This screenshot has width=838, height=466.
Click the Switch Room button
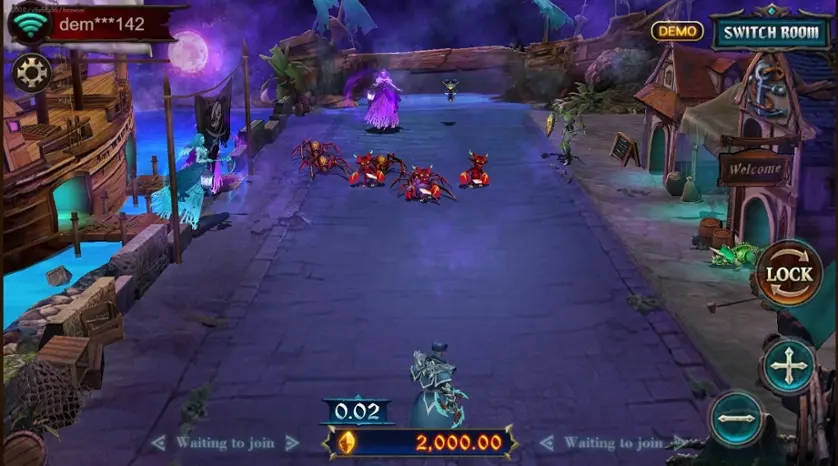coord(771,31)
